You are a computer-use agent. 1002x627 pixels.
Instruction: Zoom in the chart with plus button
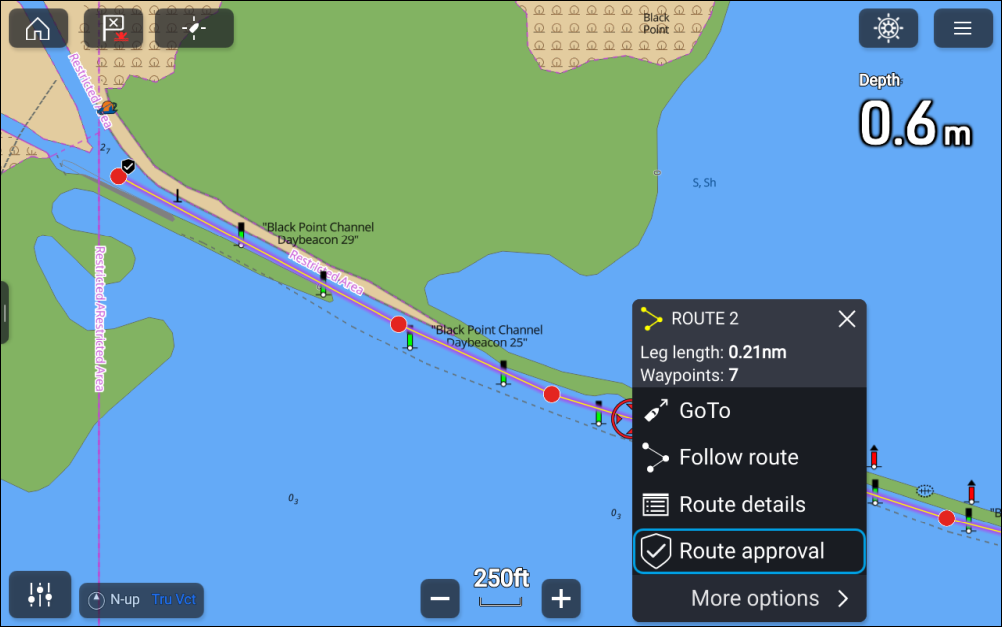(561, 599)
